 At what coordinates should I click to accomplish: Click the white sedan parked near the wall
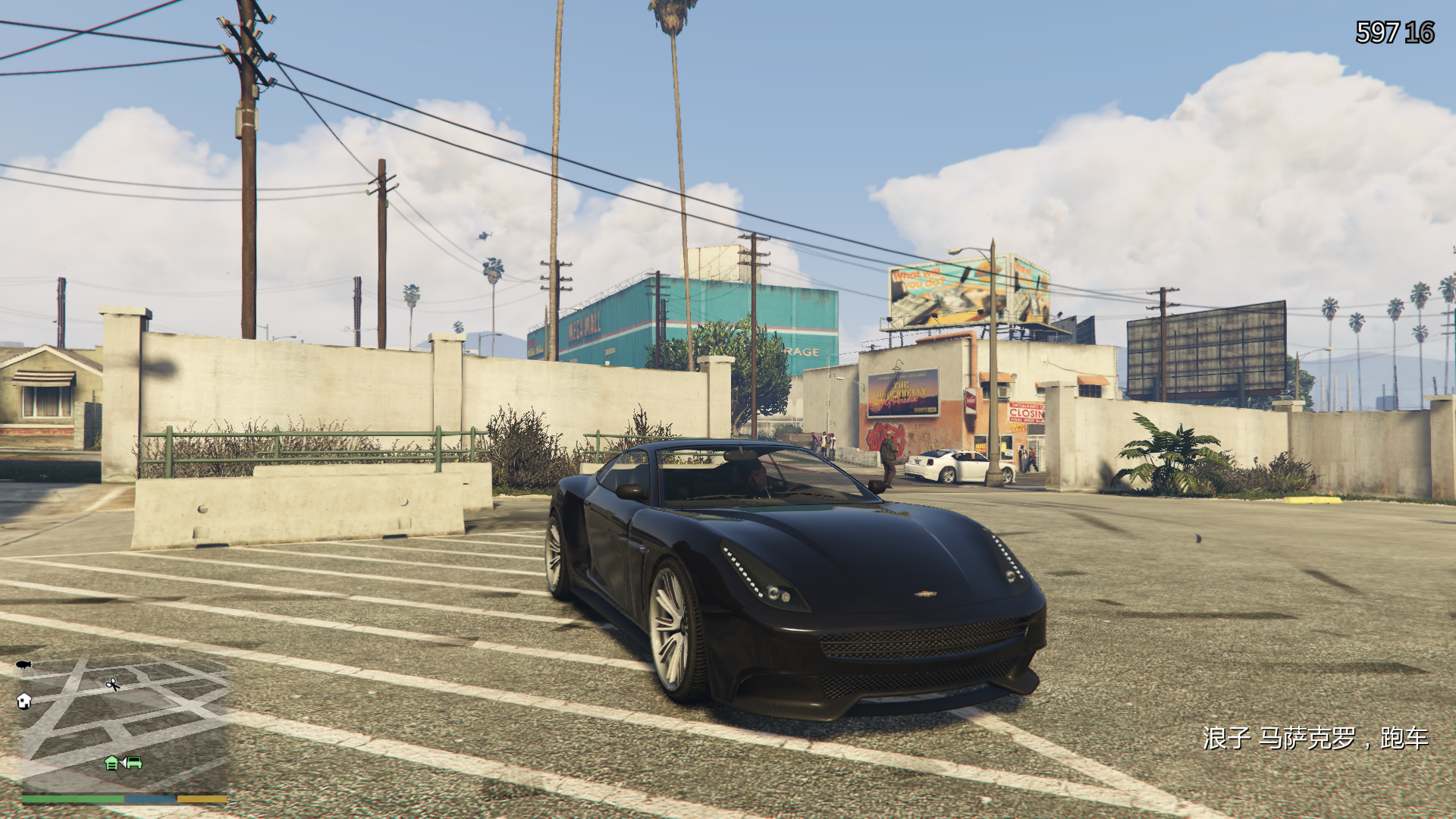tap(948, 466)
